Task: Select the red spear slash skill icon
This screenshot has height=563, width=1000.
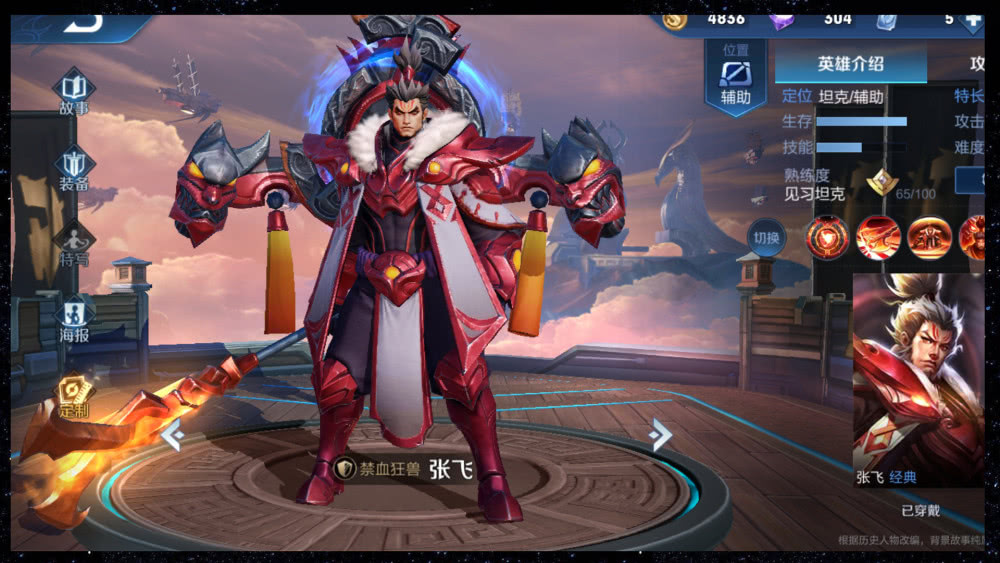Action: coord(878,238)
